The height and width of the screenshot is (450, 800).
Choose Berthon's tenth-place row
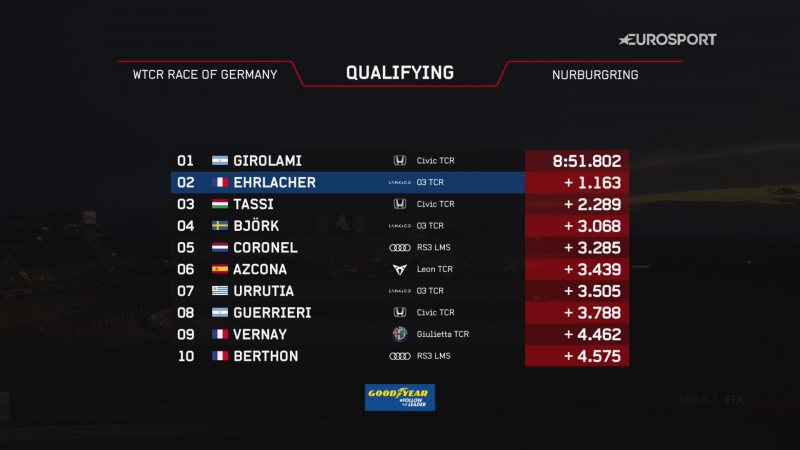pos(400,356)
